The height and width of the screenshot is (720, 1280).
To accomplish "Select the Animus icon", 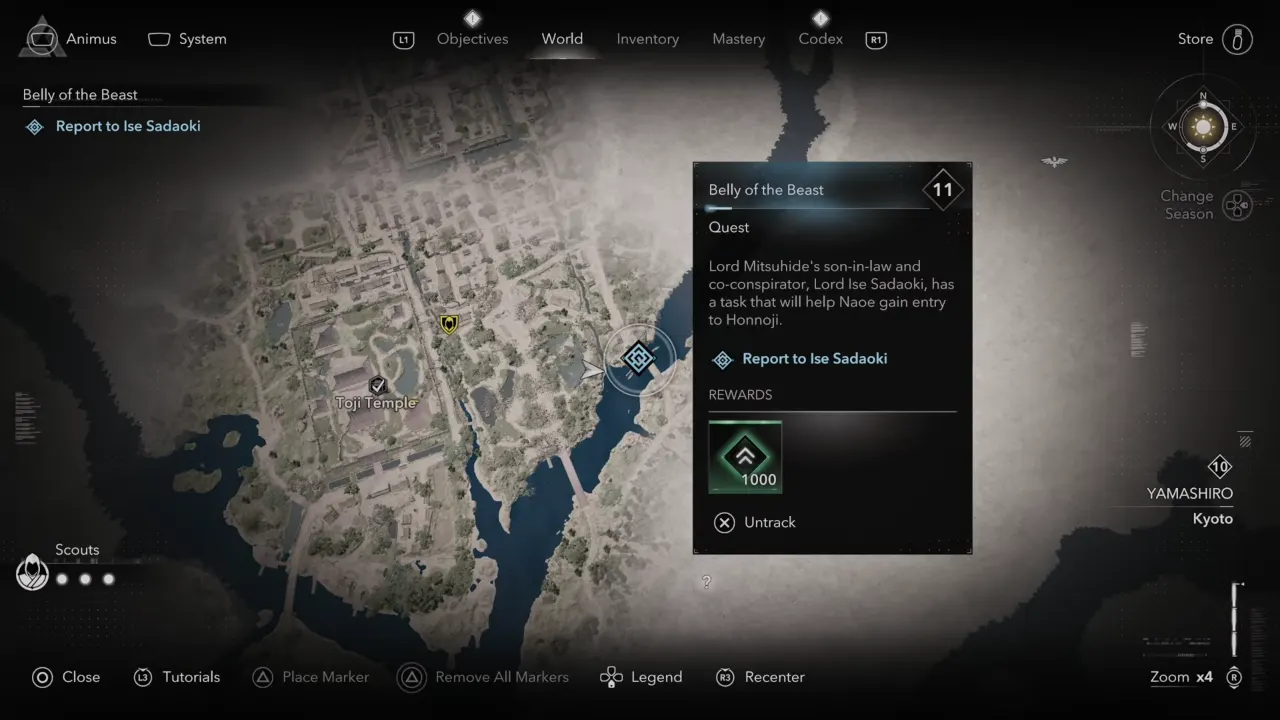I will [41, 37].
